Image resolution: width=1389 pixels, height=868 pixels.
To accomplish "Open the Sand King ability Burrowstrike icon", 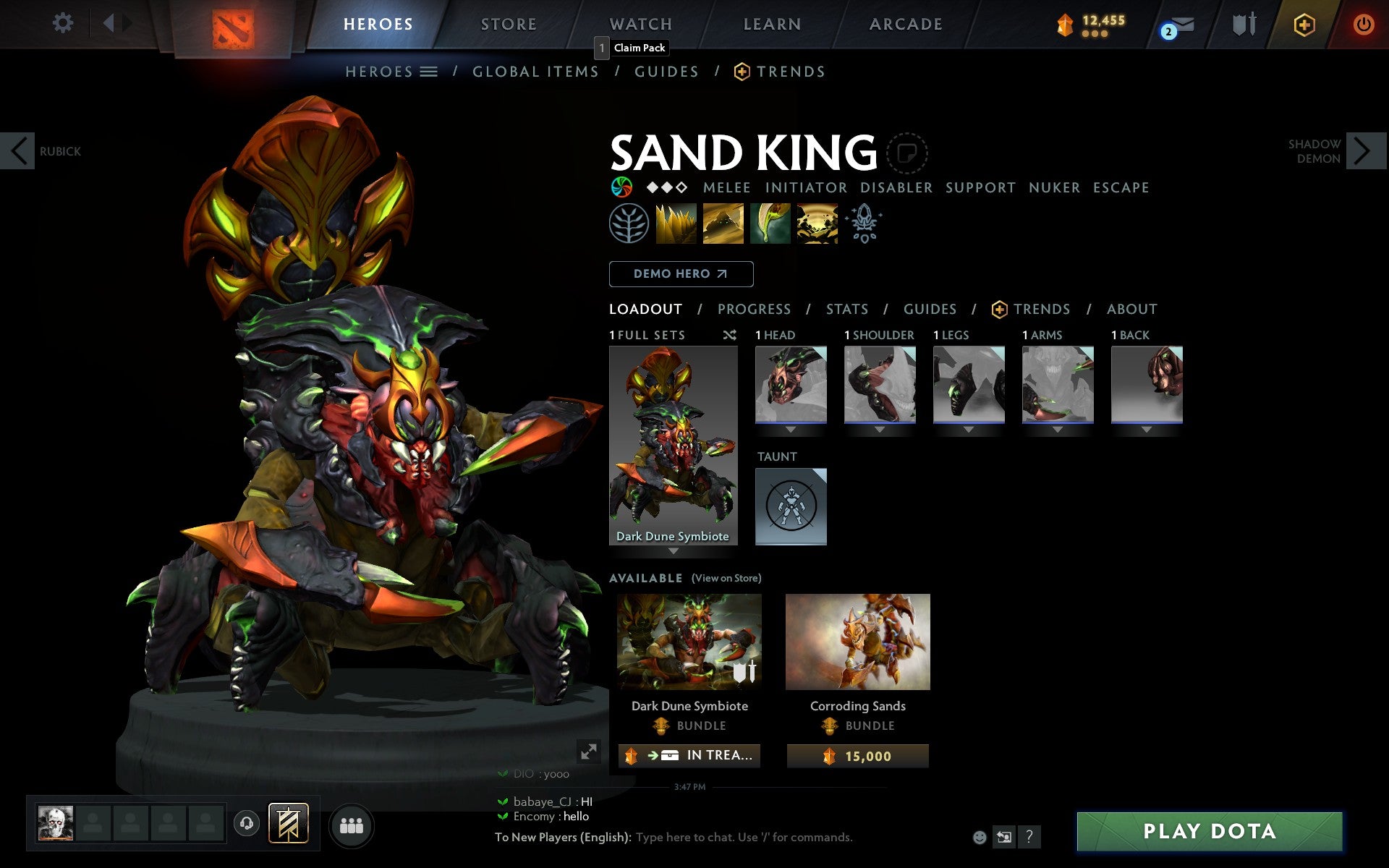I will coord(676,224).
